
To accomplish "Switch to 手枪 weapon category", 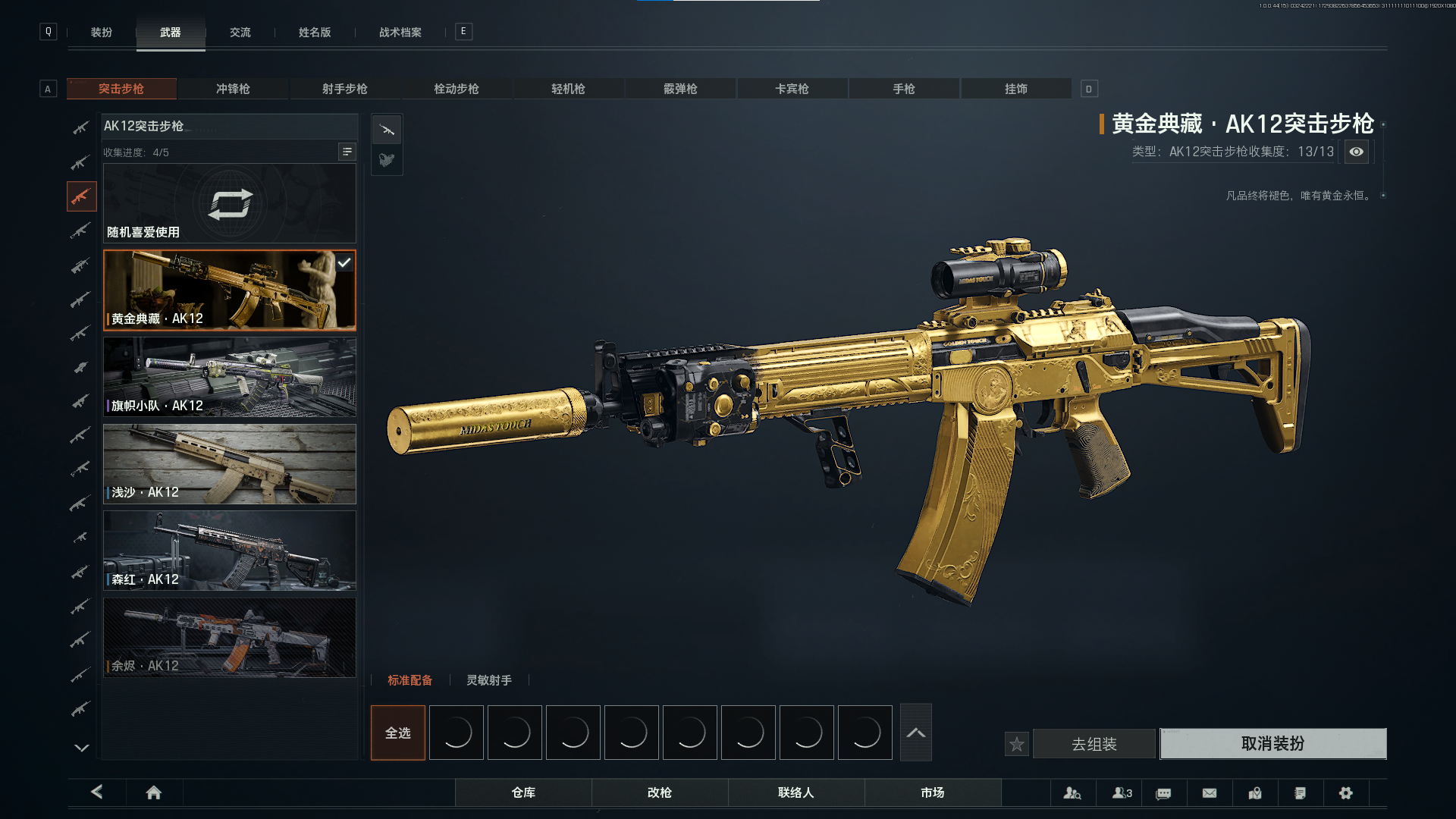I will click(x=903, y=89).
